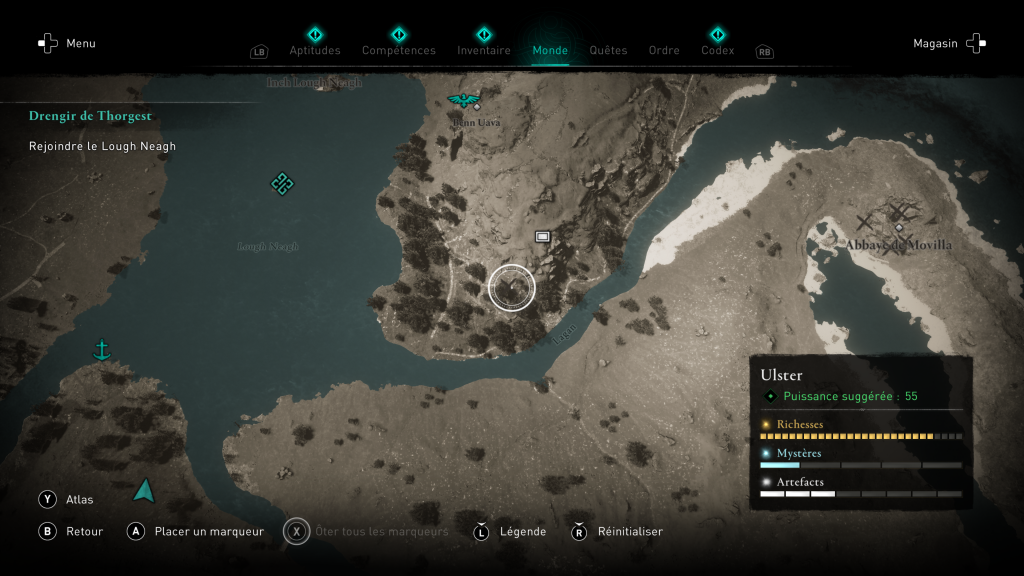Image resolution: width=1024 pixels, height=576 pixels.
Task: Select the Monde tab
Action: click(x=550, y=50)
